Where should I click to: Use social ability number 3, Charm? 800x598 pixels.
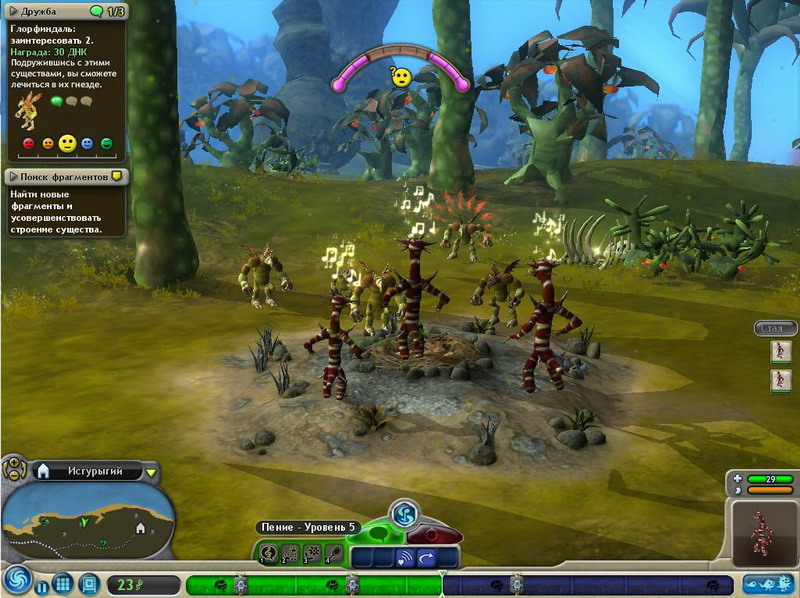(311, 552)
